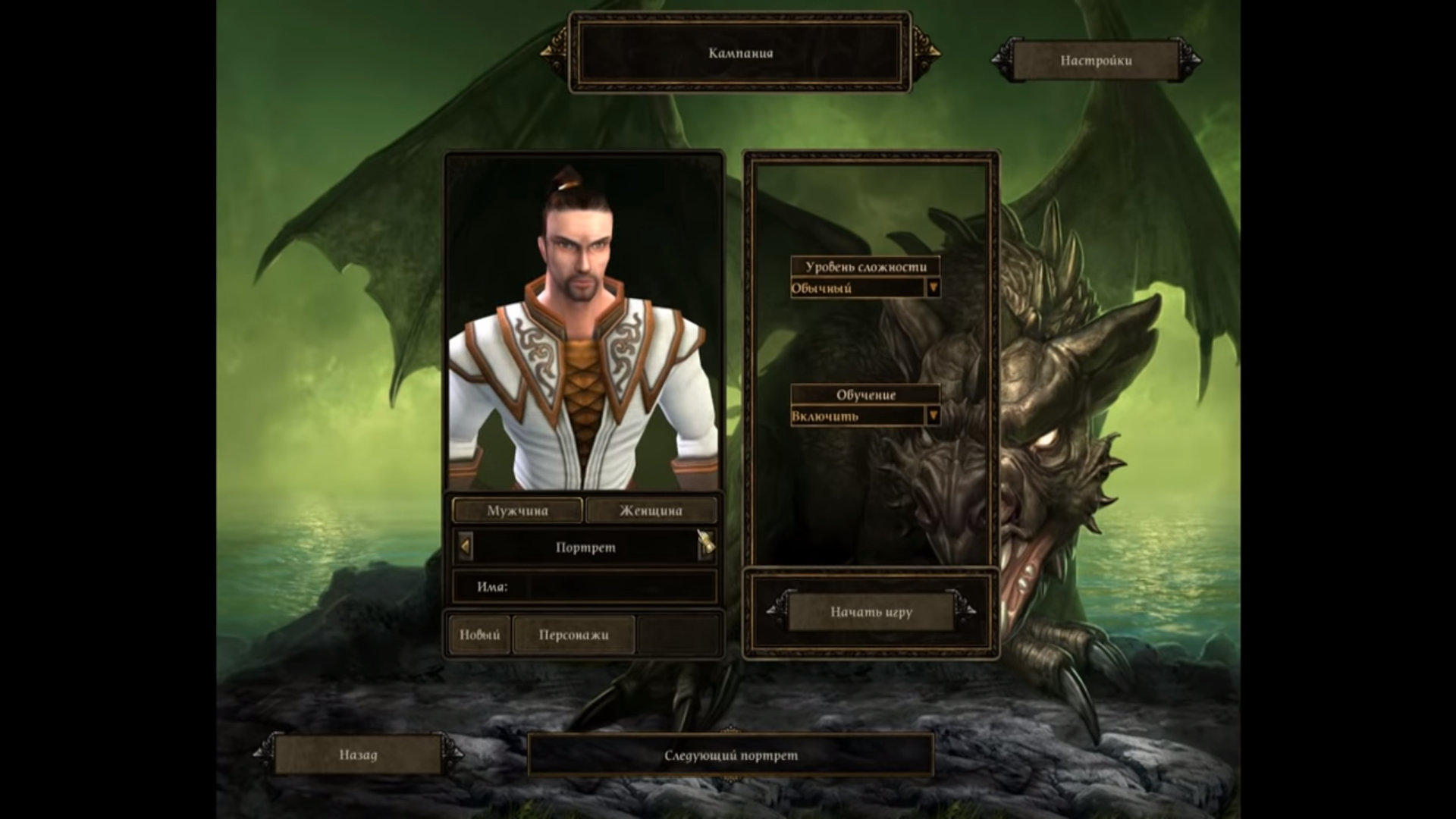This screenshot has height=819, width=1456.
Task: Show the next portrait with right arrow
Action: click(x=705, y=547)
